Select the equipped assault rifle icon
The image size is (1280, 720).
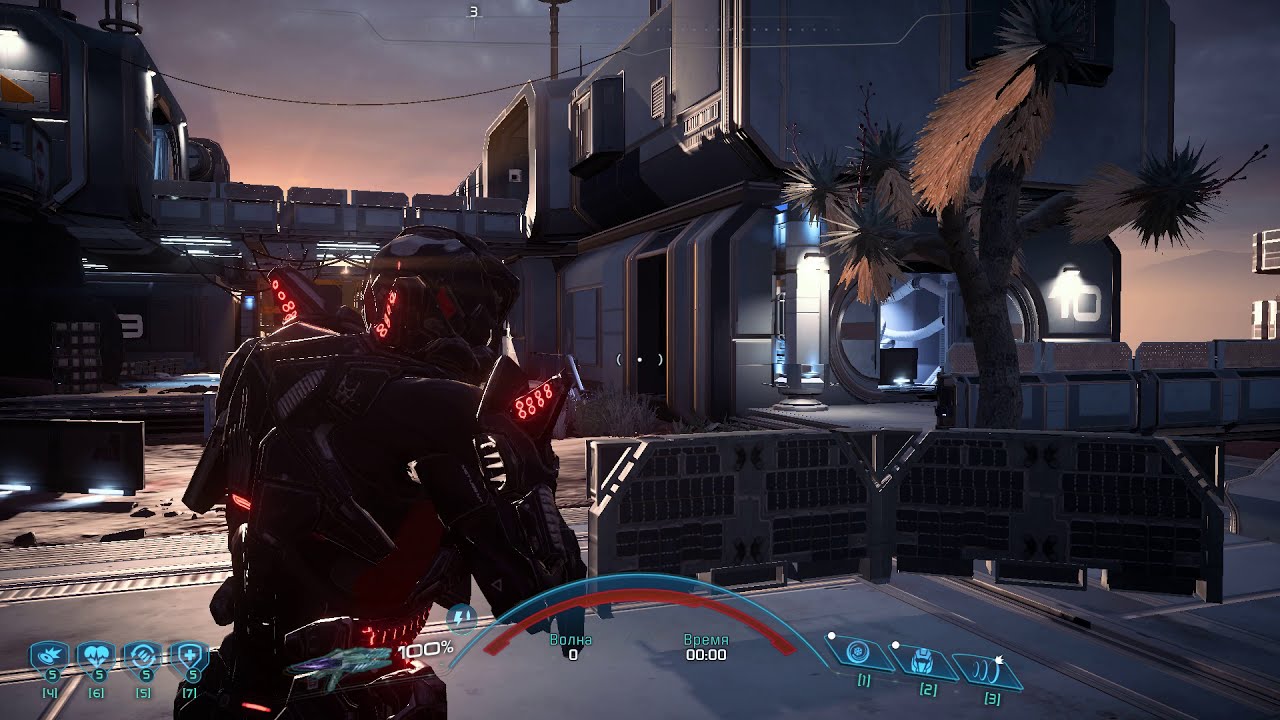pyautogui.click(x=340, y=664)
